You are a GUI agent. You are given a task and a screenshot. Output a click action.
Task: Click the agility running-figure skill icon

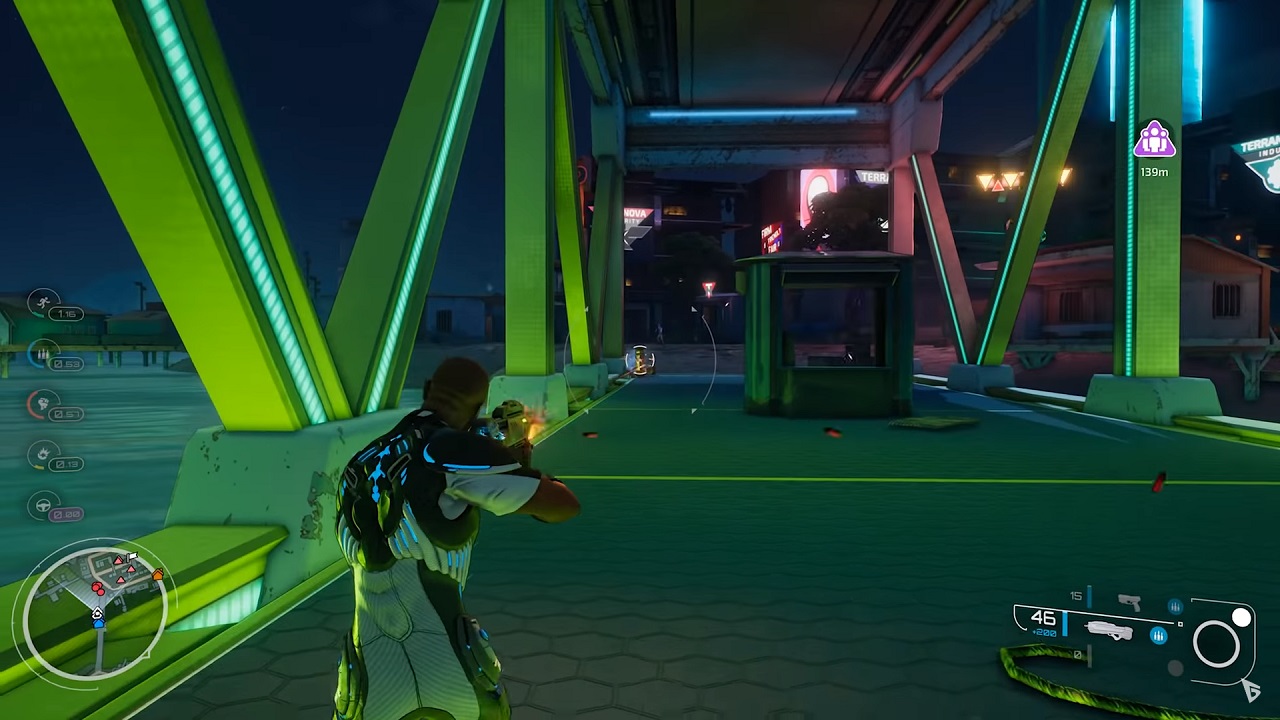click(x=43, y=301)
